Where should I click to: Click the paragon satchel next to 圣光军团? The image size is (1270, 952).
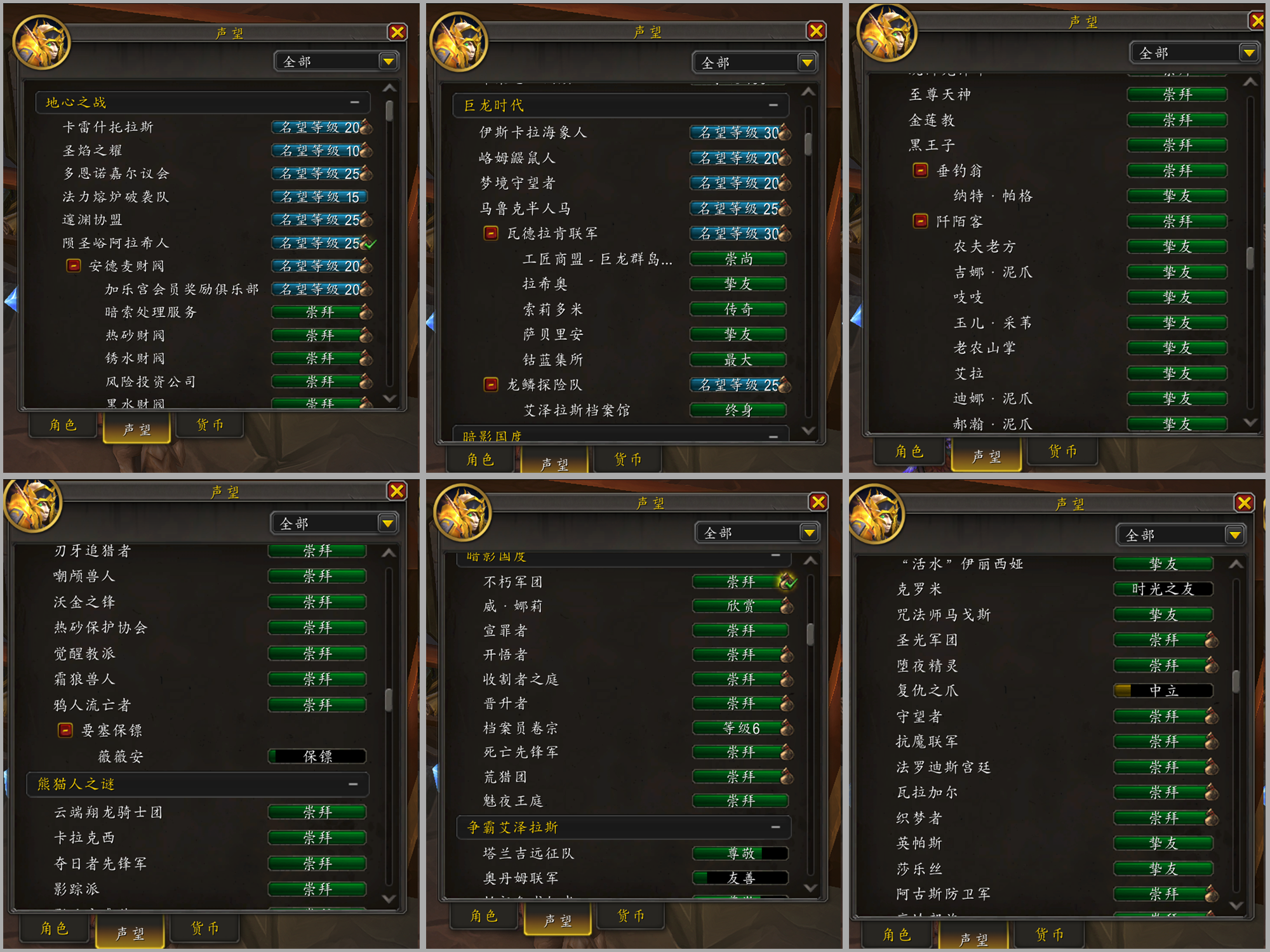(1213, 640)
